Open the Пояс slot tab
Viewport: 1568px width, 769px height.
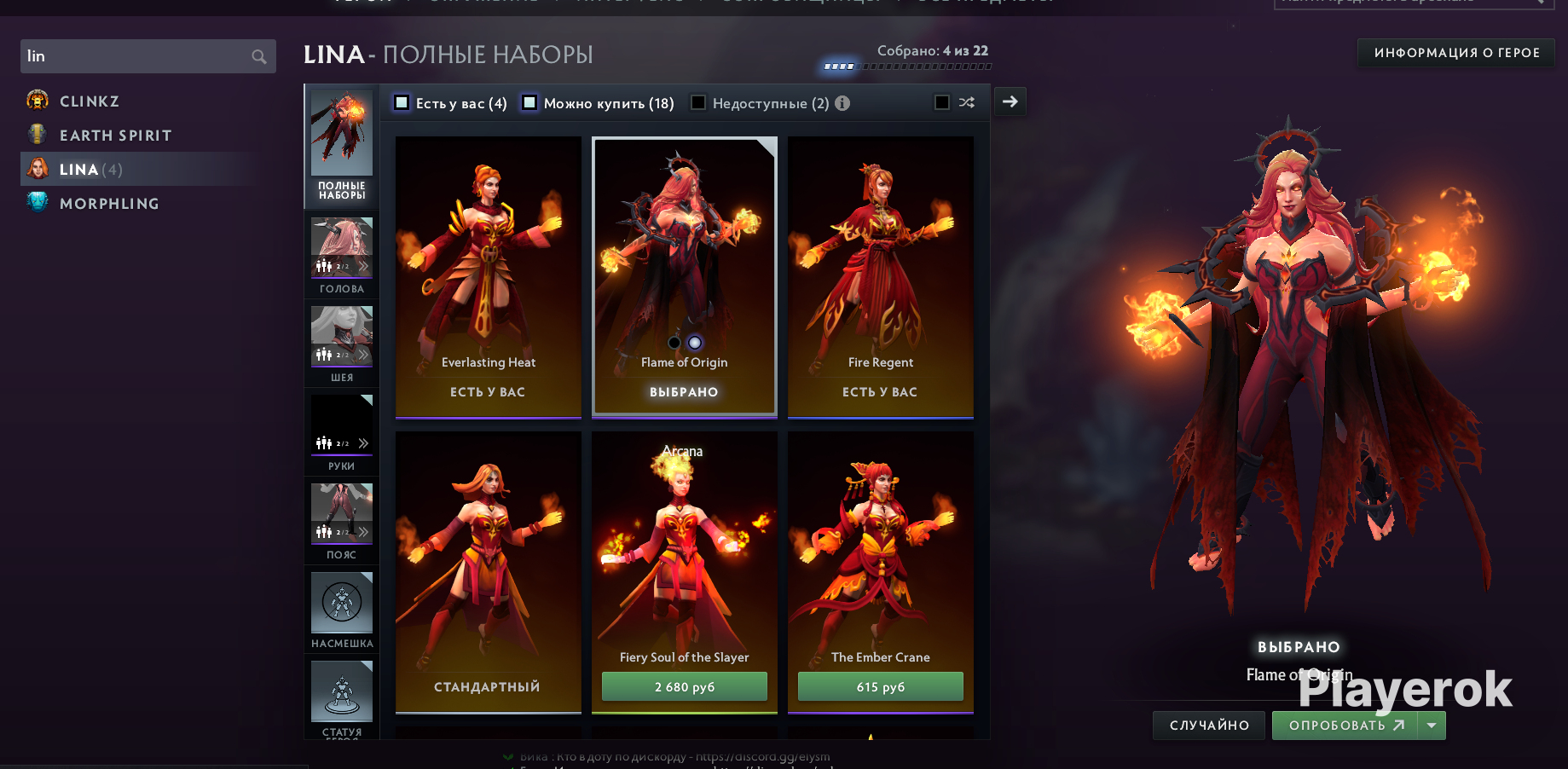coord(342,522)
